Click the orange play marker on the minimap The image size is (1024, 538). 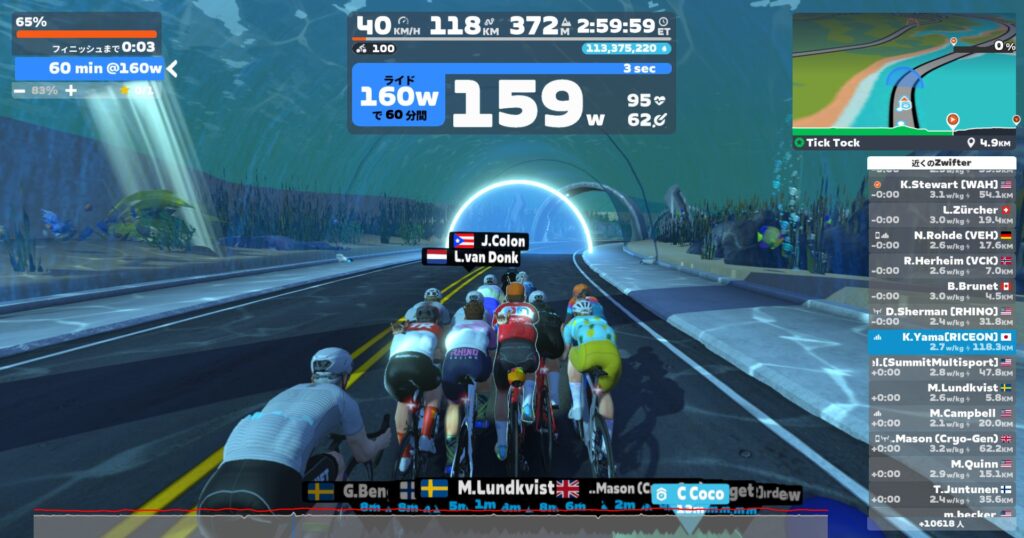tap(952, 120)
